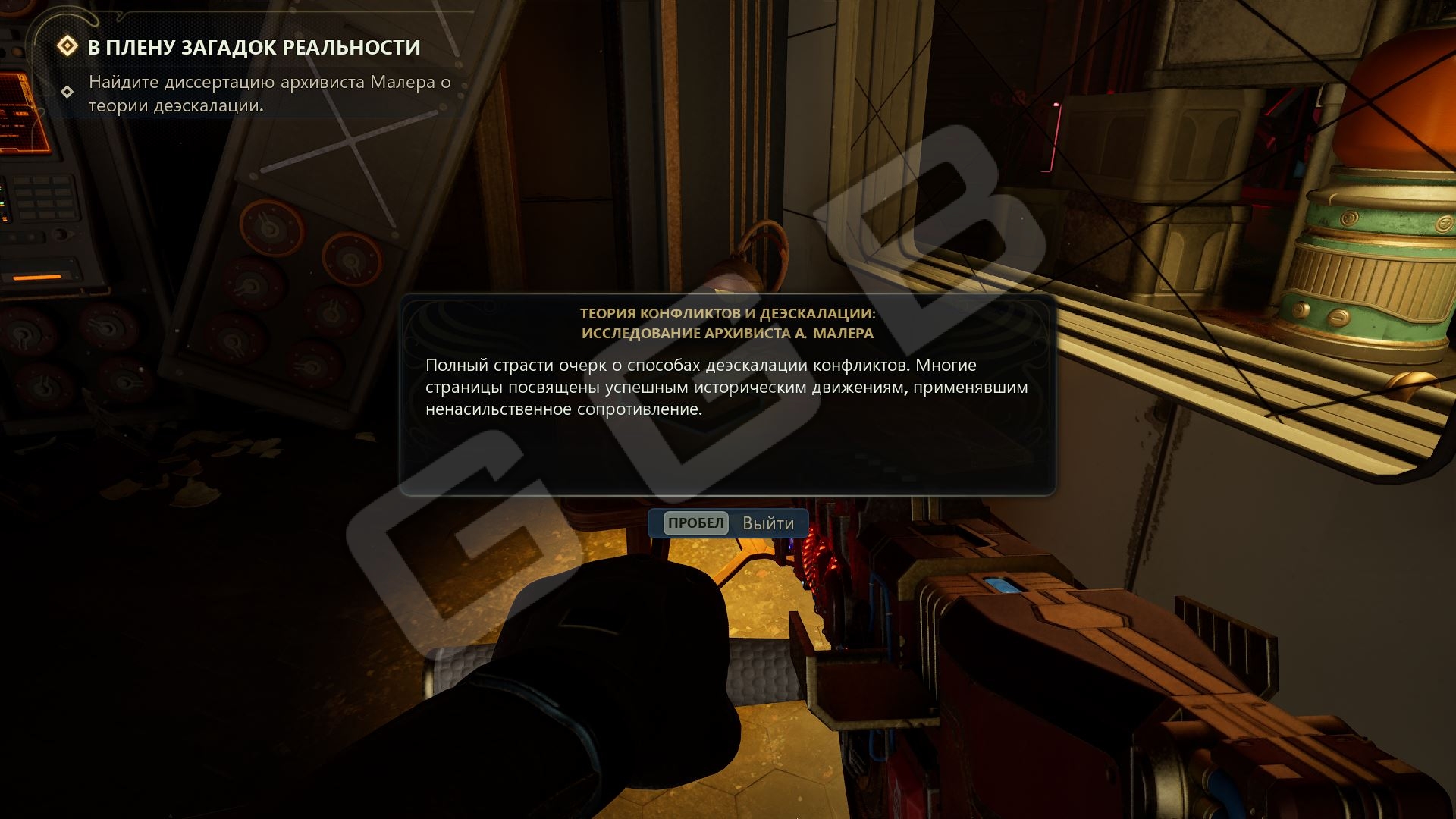Image resolution: width=1456 pixels, height=819 pixels.
Task: Open the tracked quest «В плену загадок реальности»
Action: pos(253,47)
